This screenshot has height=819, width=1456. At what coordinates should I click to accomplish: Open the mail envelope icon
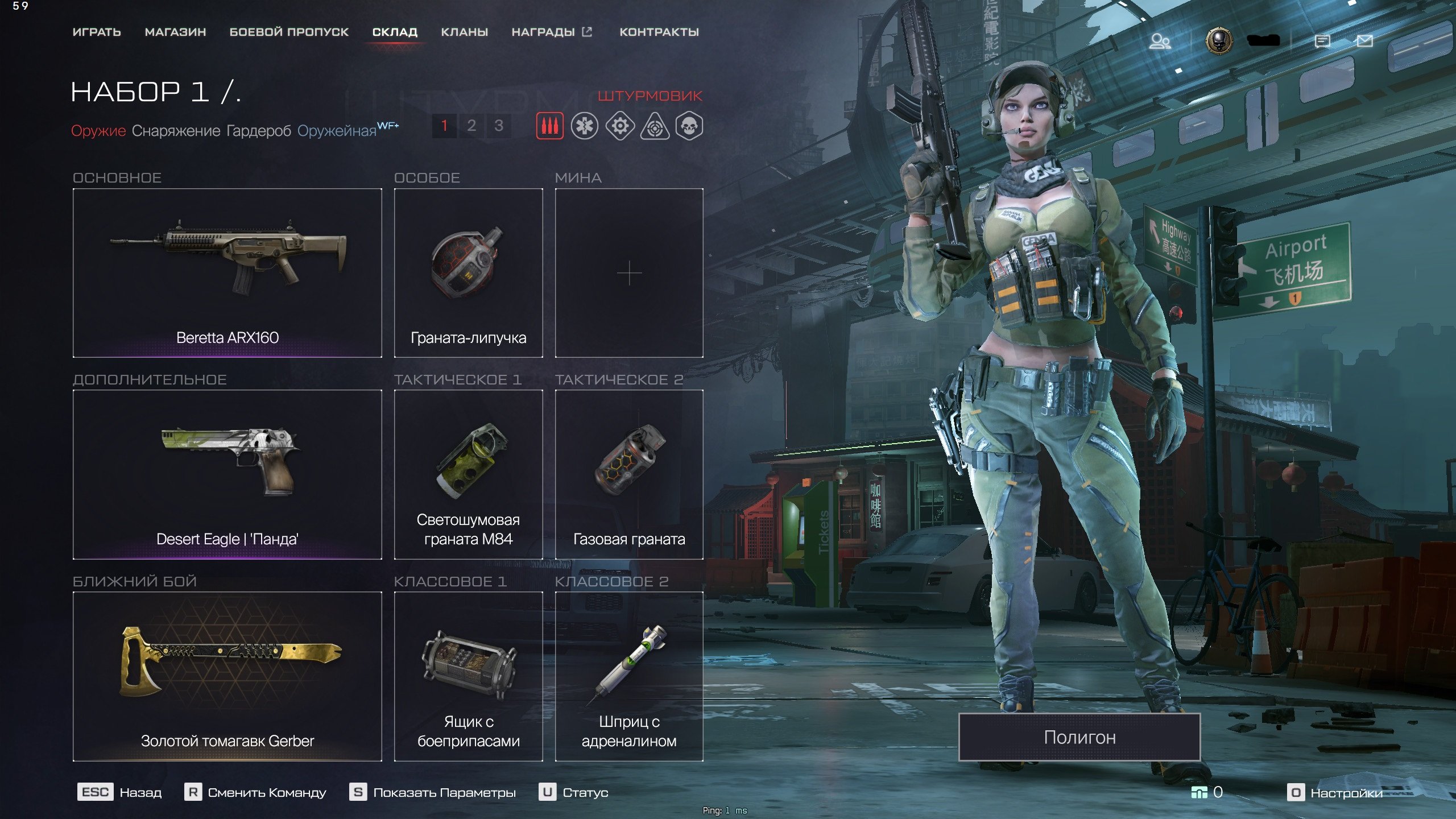1364,41
